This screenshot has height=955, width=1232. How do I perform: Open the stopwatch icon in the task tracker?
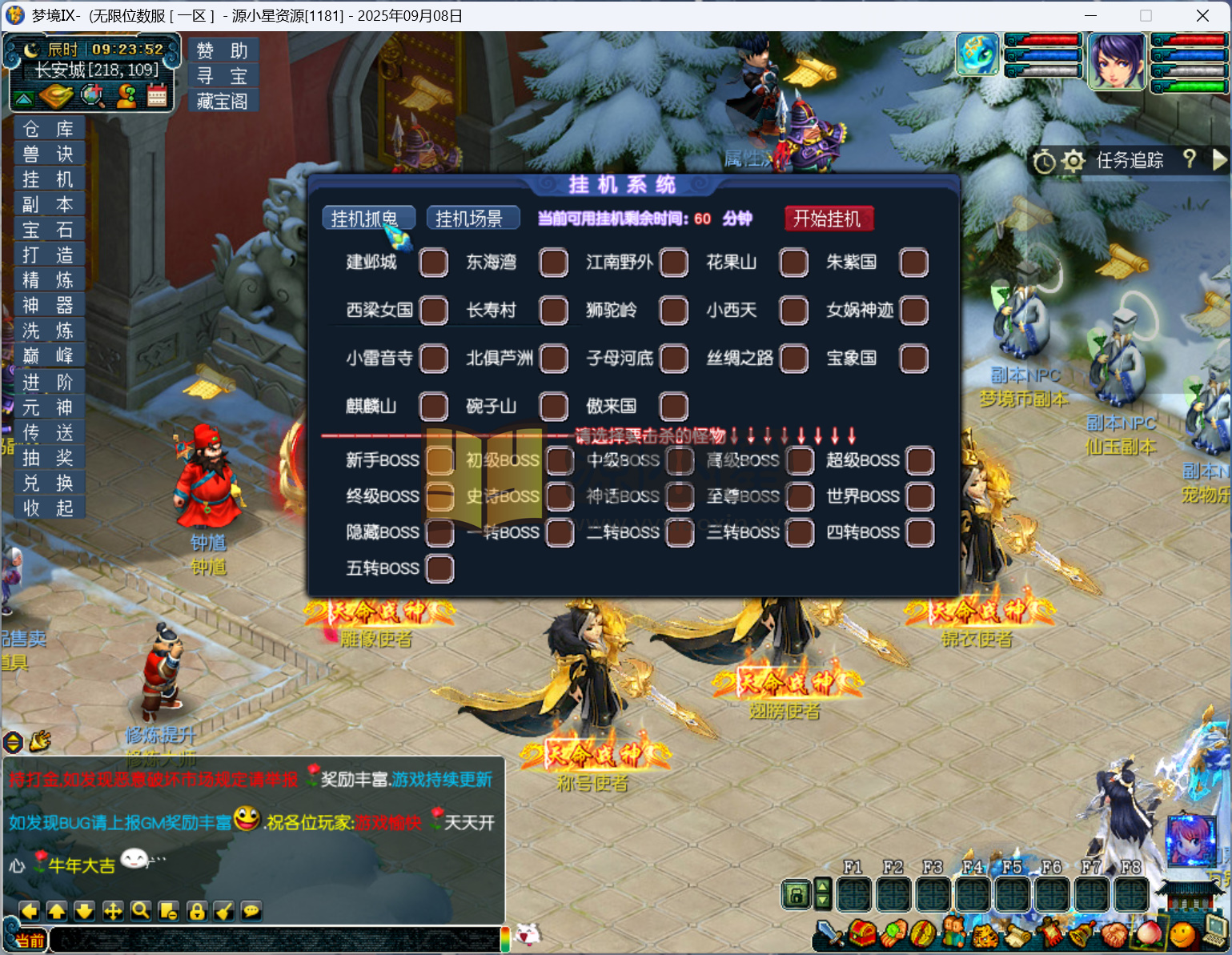1043,161
